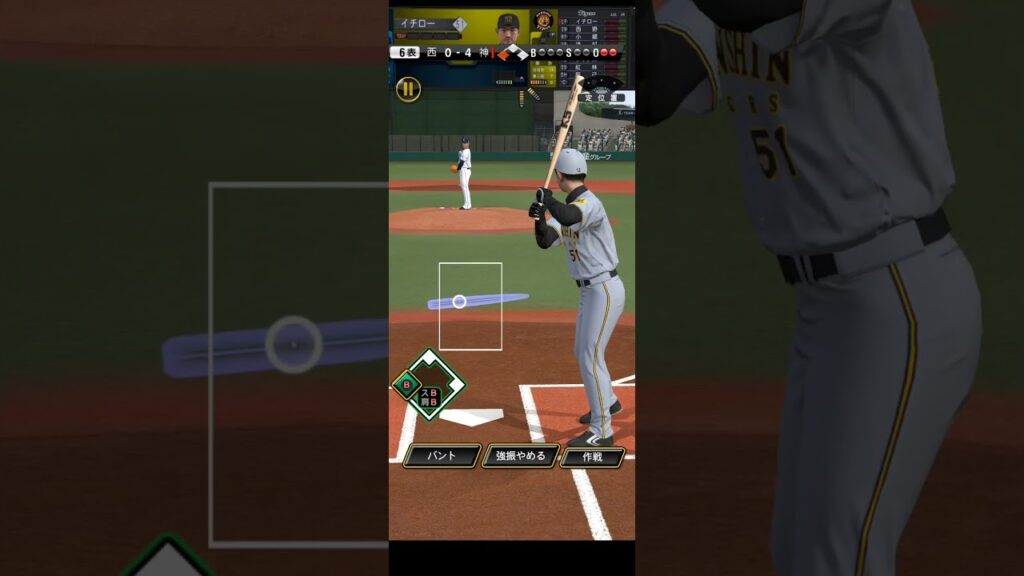Screen dimensions: 1024x576
Task: Choose the バント (bunt) button
Action: (442, 456)
